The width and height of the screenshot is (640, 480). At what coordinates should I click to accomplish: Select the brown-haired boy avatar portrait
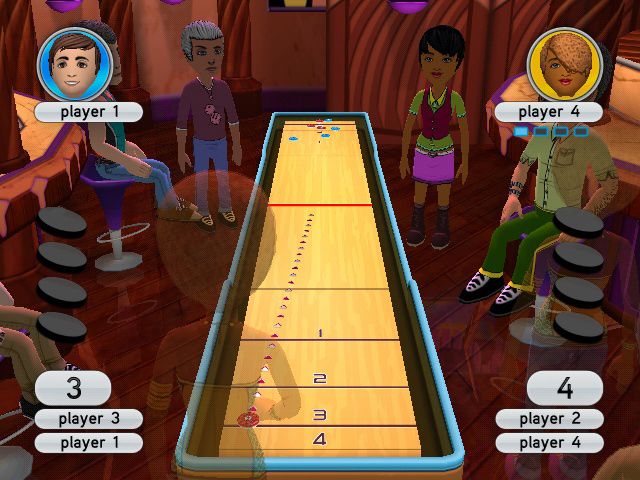click(73, 64)
